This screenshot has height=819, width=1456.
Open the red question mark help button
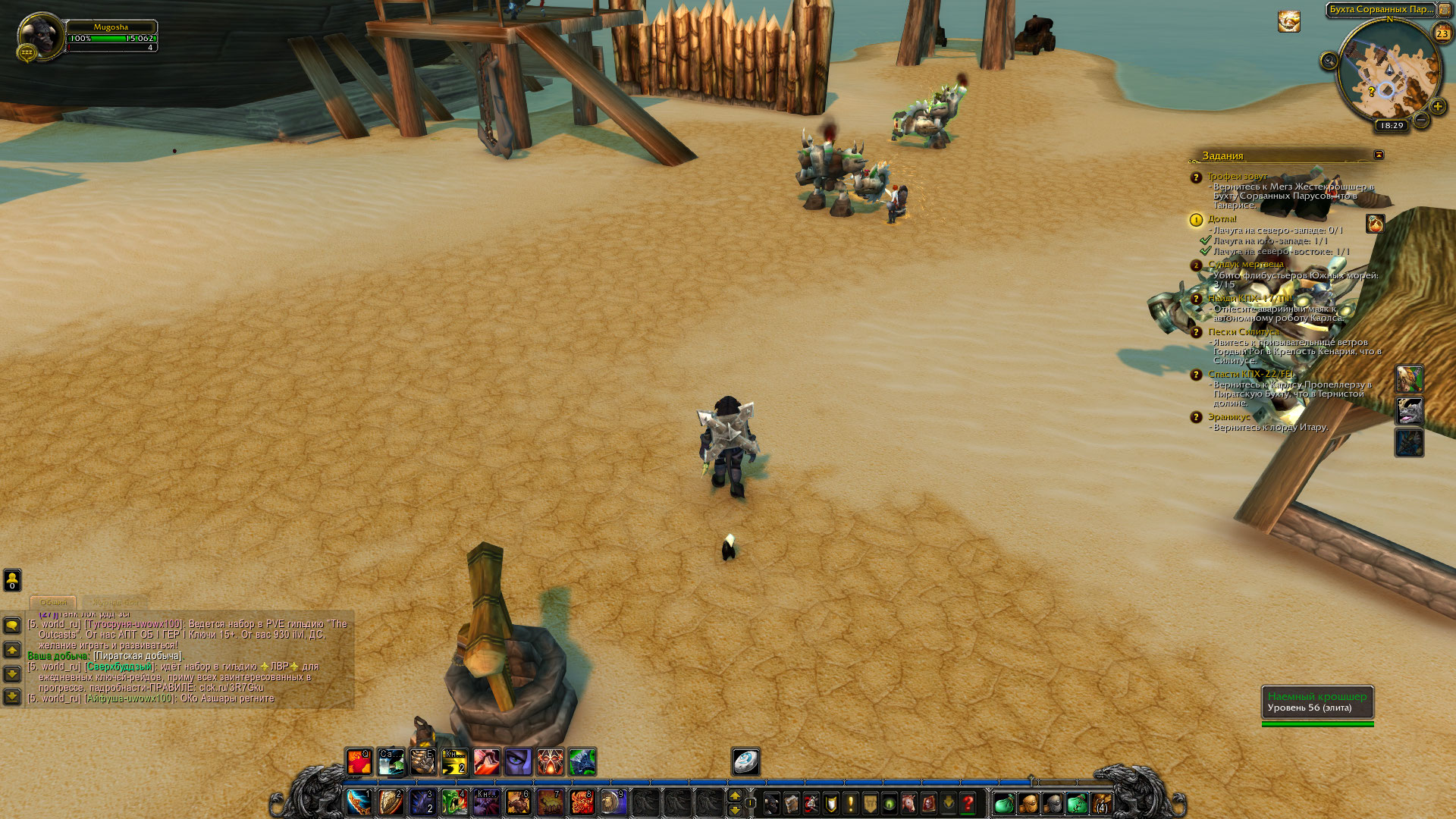[x=968, y=802]
